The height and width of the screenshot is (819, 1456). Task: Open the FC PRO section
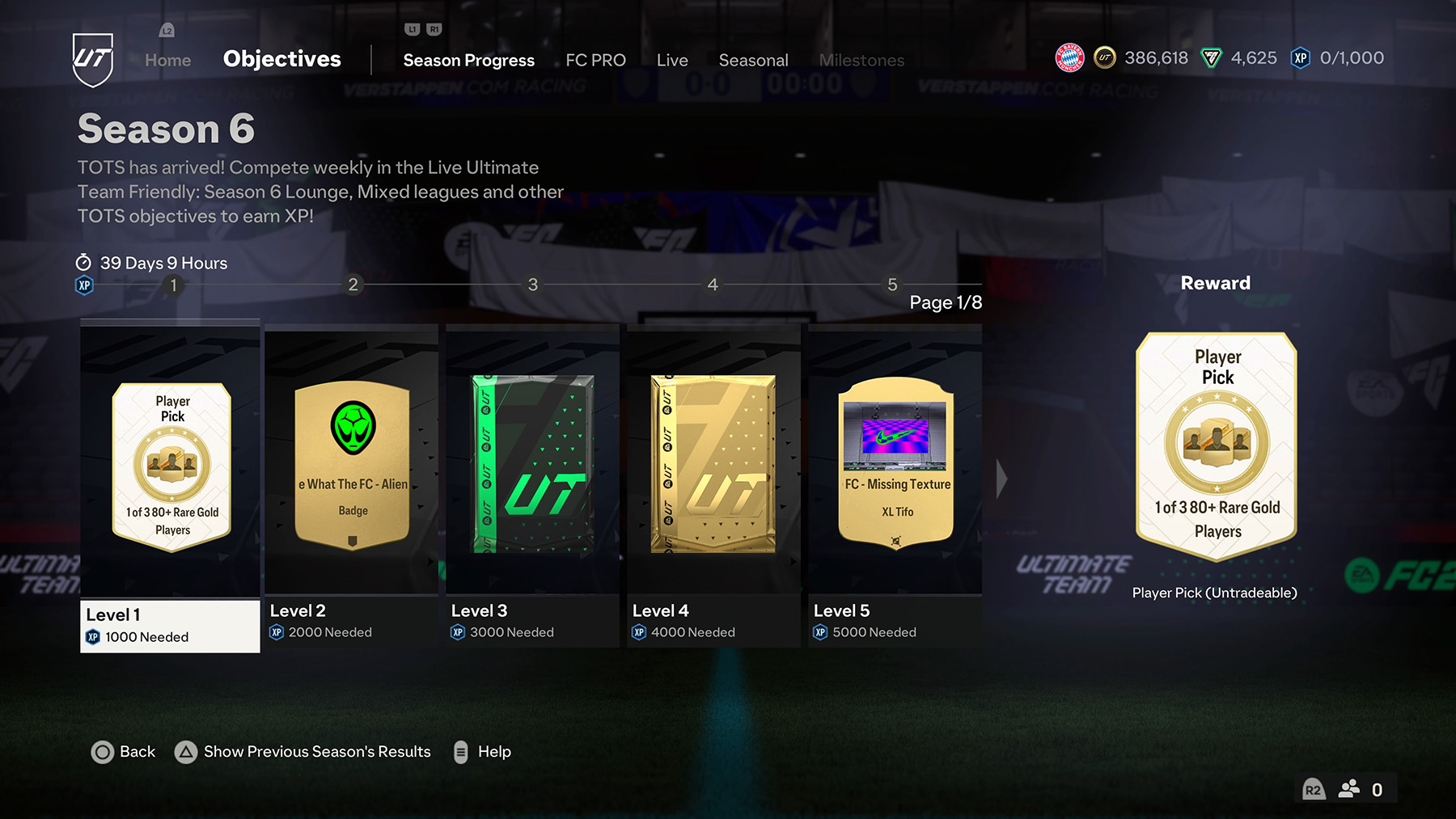tap(595, 60)
